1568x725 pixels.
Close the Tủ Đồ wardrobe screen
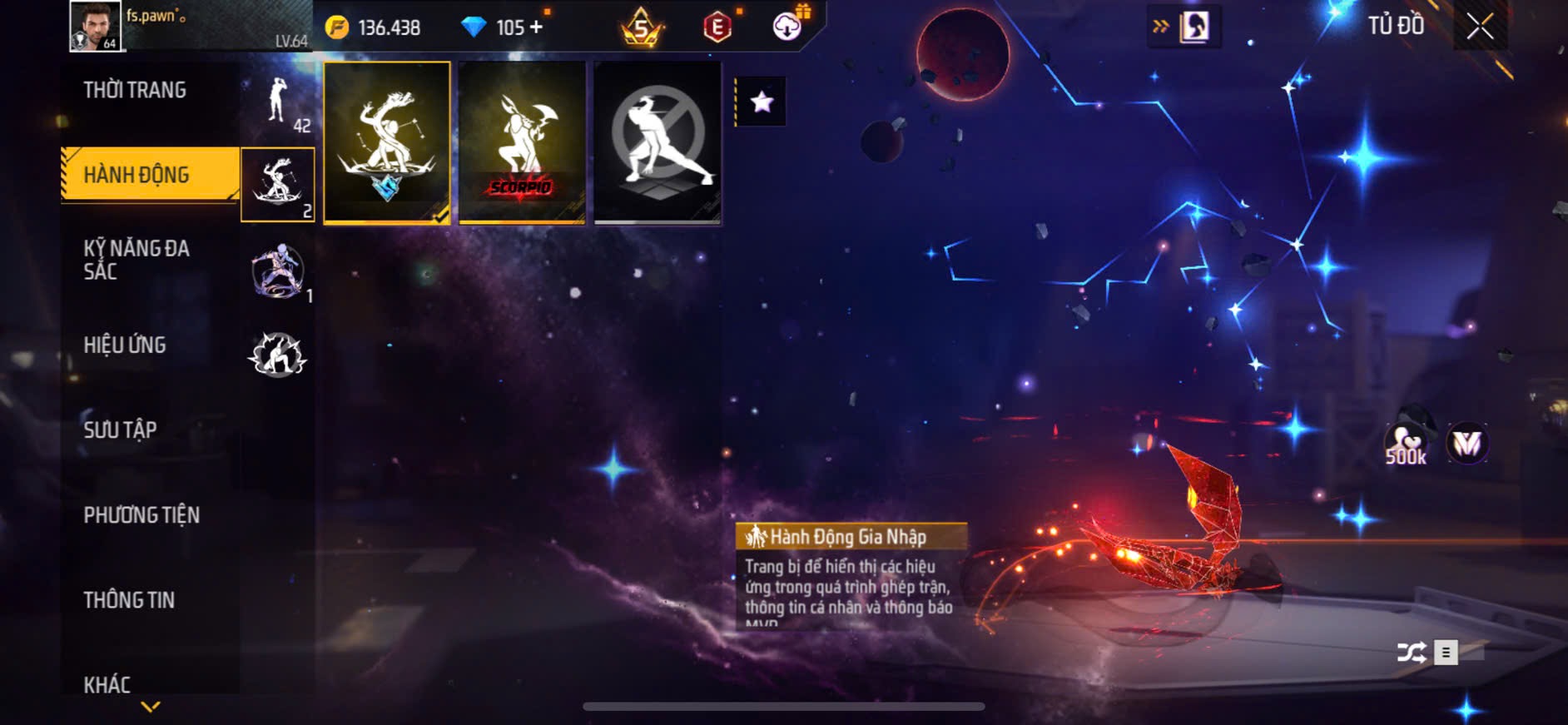click(x=1480, y=27)
